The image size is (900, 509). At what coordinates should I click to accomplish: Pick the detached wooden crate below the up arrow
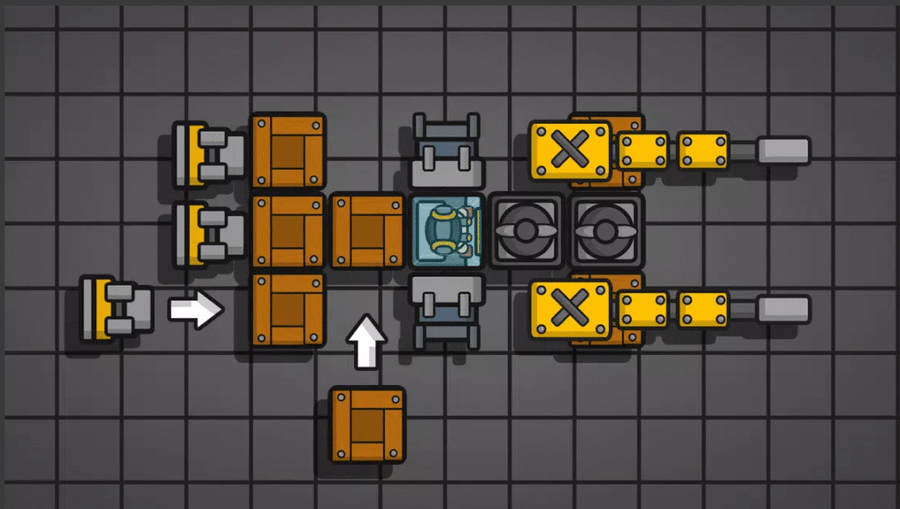367,425
